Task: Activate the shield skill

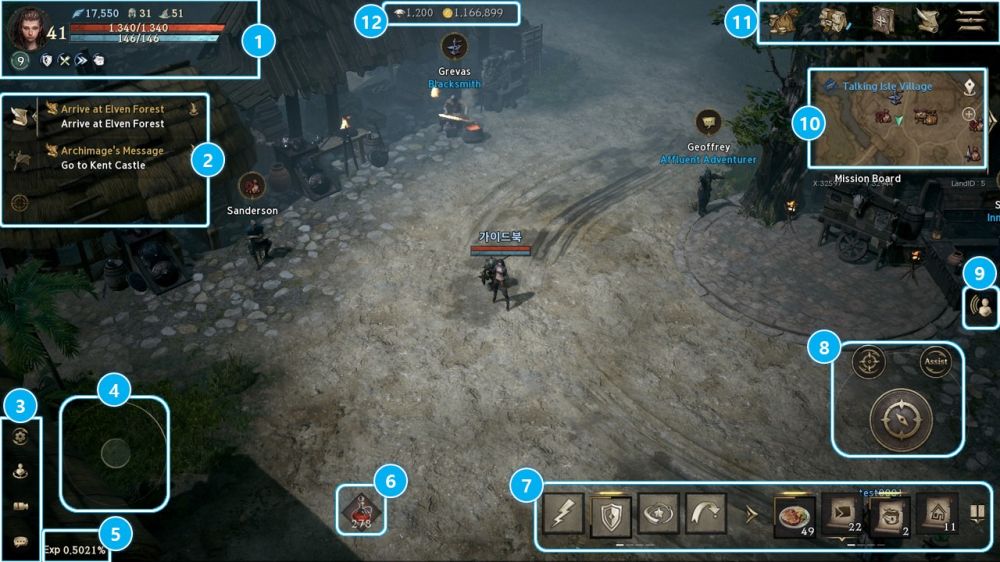Action: [611, 513]
